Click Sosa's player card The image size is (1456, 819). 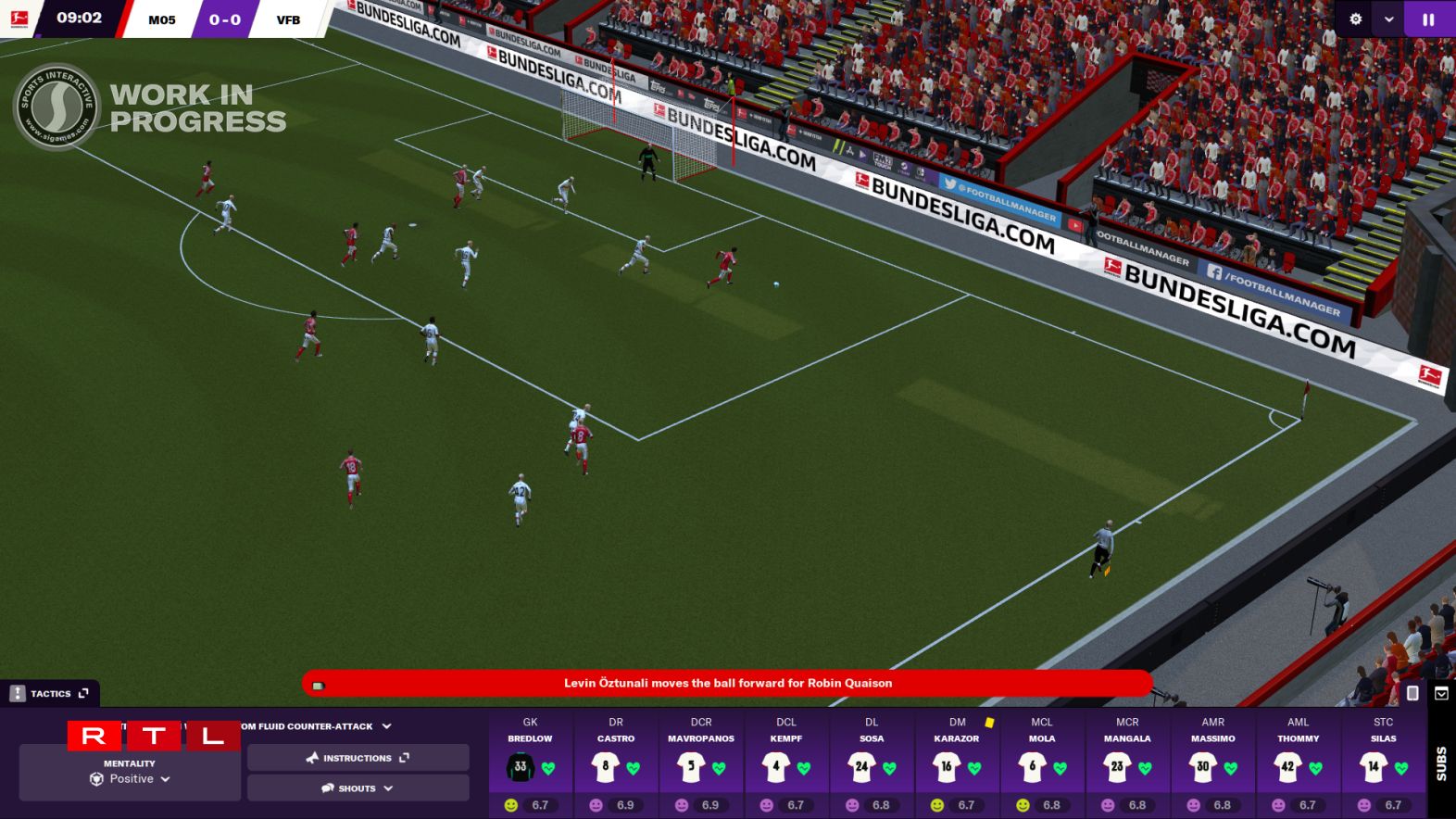click(872, 762)
